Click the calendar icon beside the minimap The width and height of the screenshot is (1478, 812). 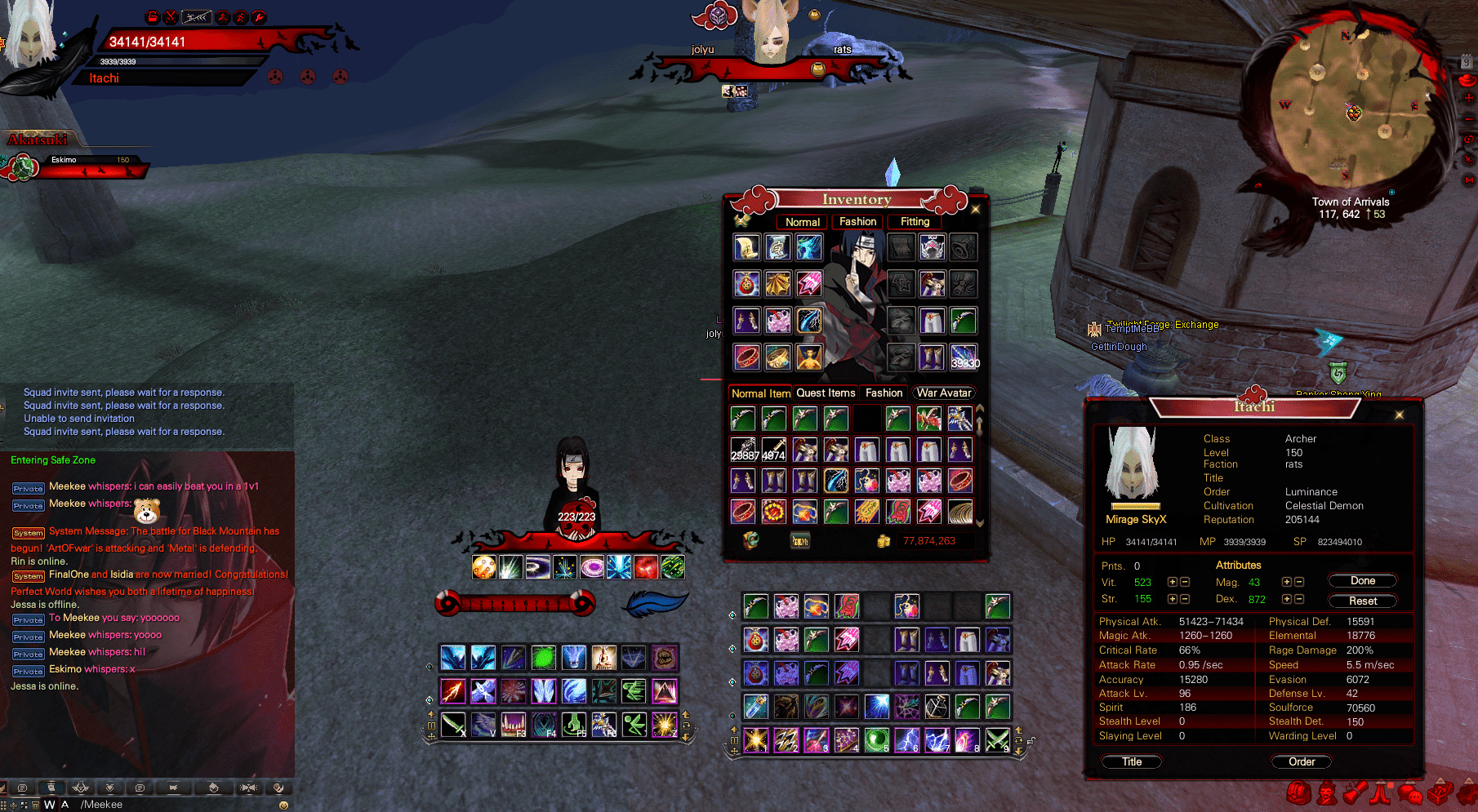pyautogui.click(x=1467, y=60)
